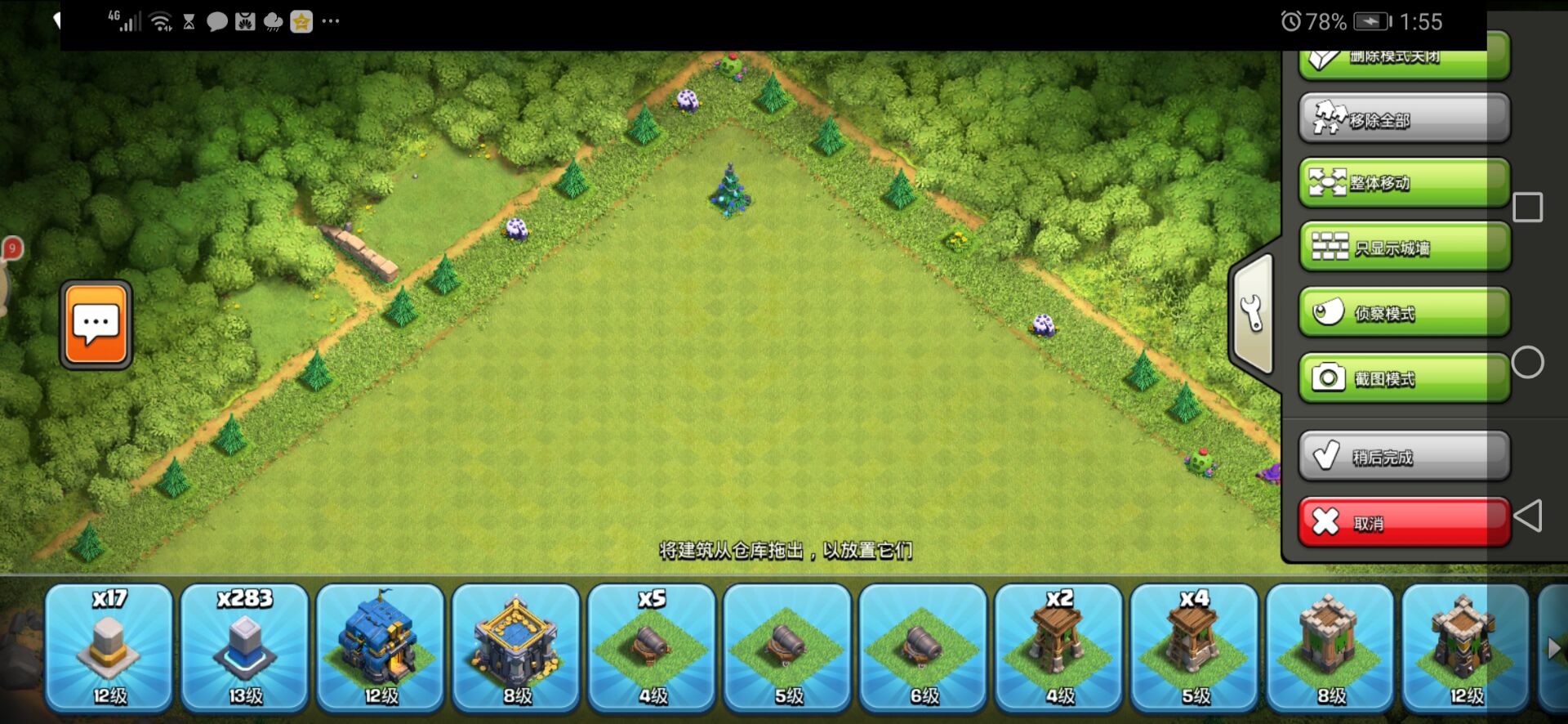This screenshot has width=1568, height=724.
Task: Enable 侦察模式 scout mode
Action: point(1403,312)
